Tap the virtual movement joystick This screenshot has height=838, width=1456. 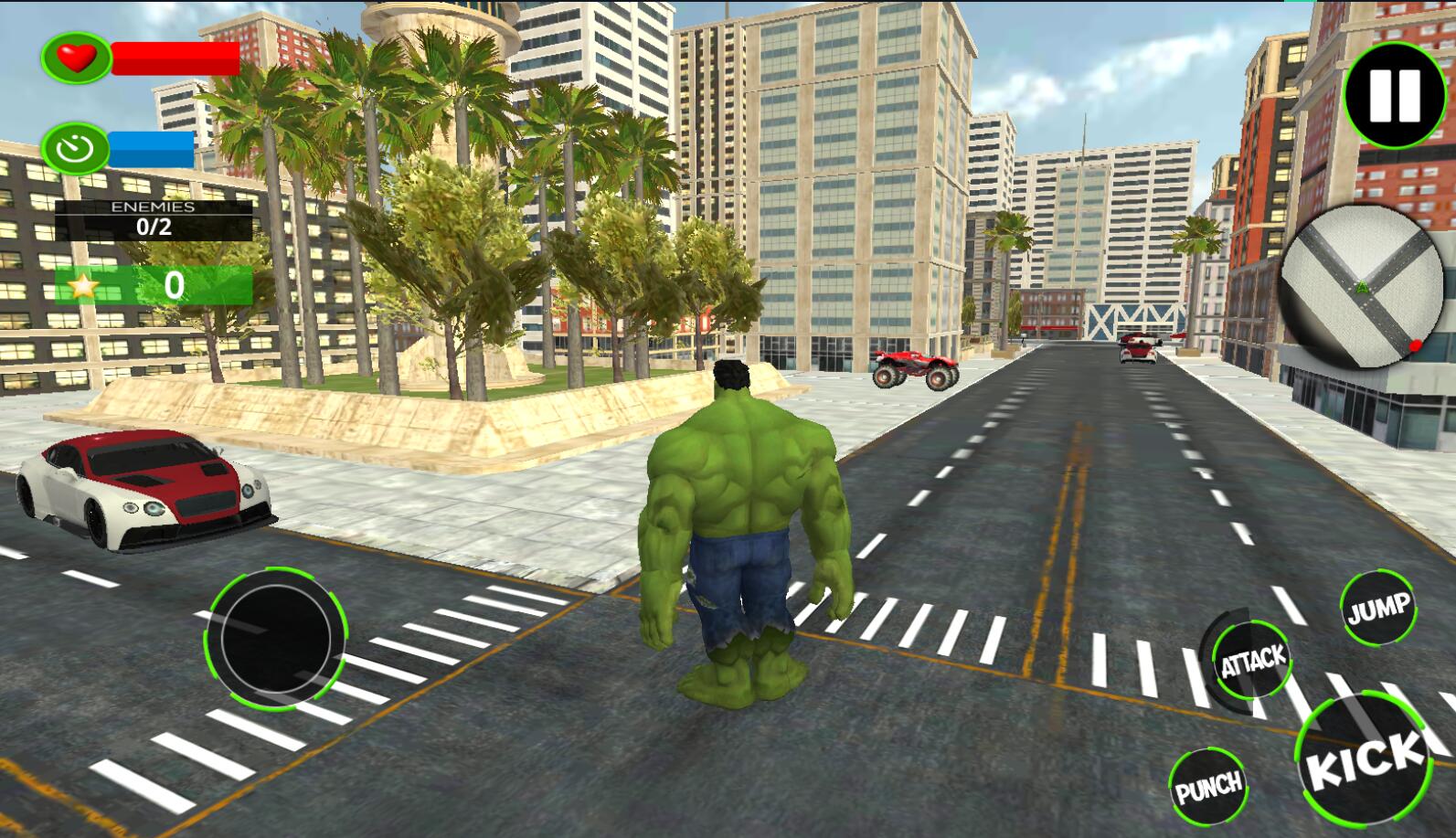tap(276, 637)
